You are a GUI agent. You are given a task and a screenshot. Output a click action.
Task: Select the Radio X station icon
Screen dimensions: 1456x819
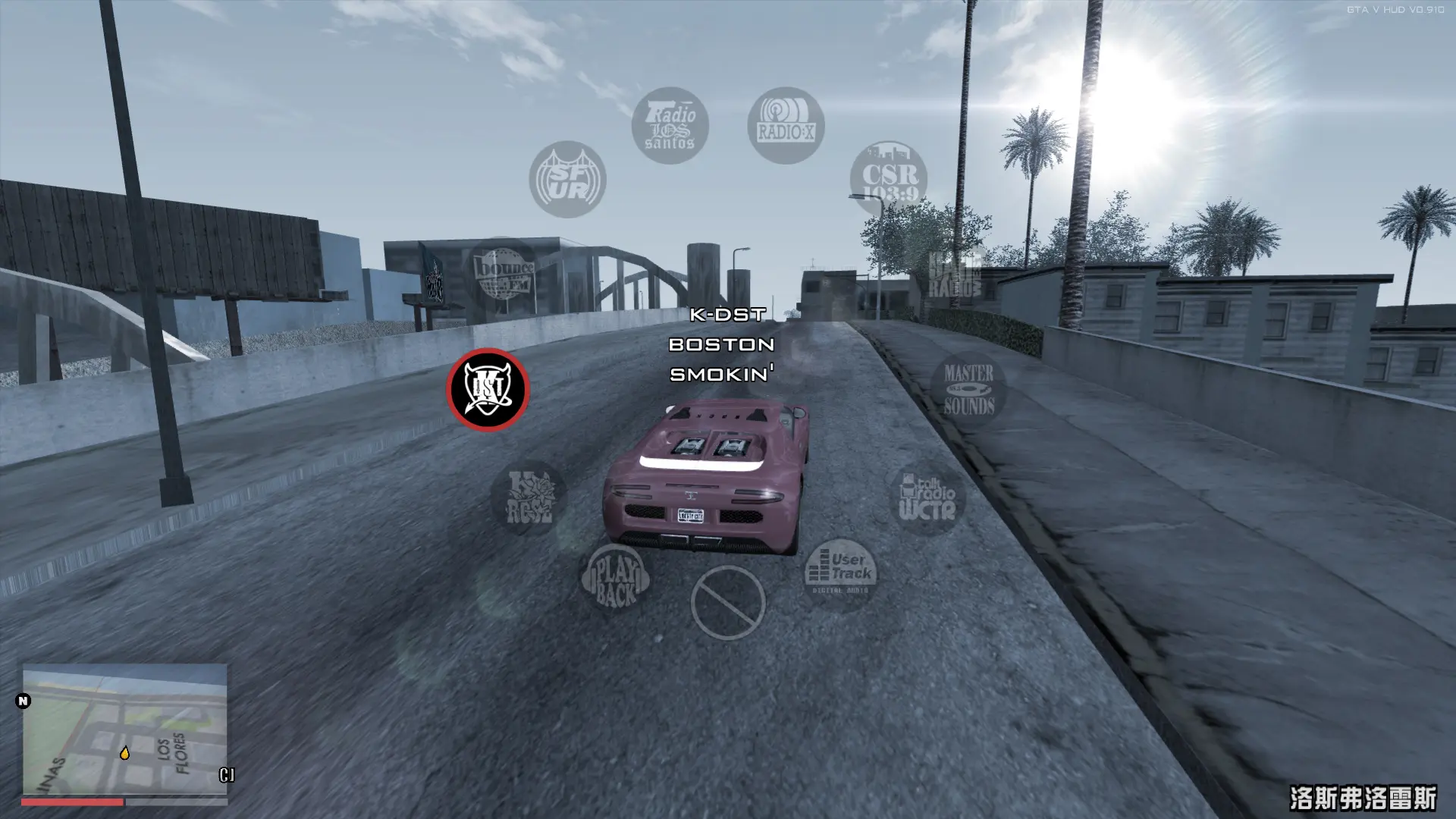tap(785, 124)
